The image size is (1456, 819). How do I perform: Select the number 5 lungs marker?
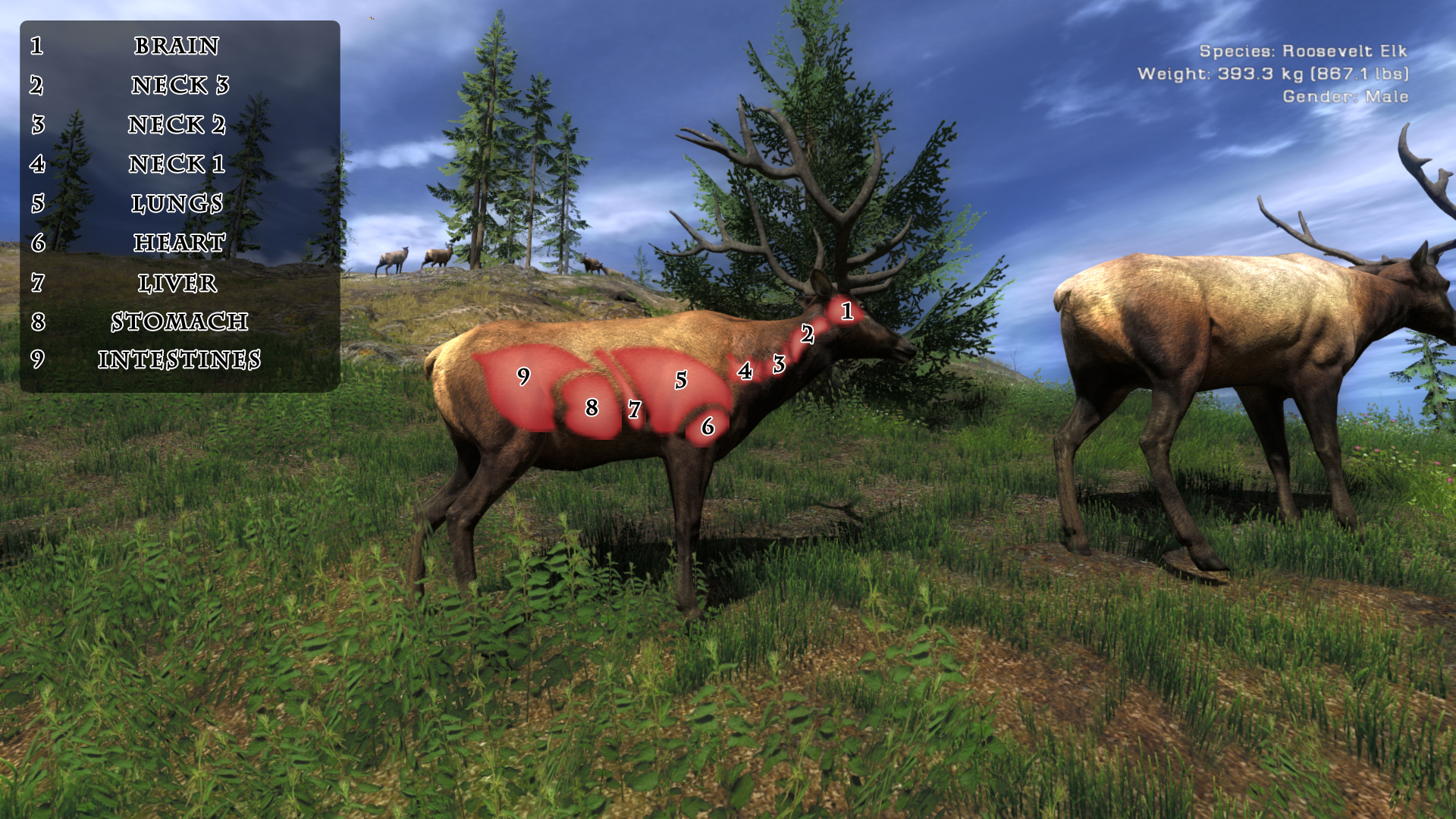click(x=681, y=380)
